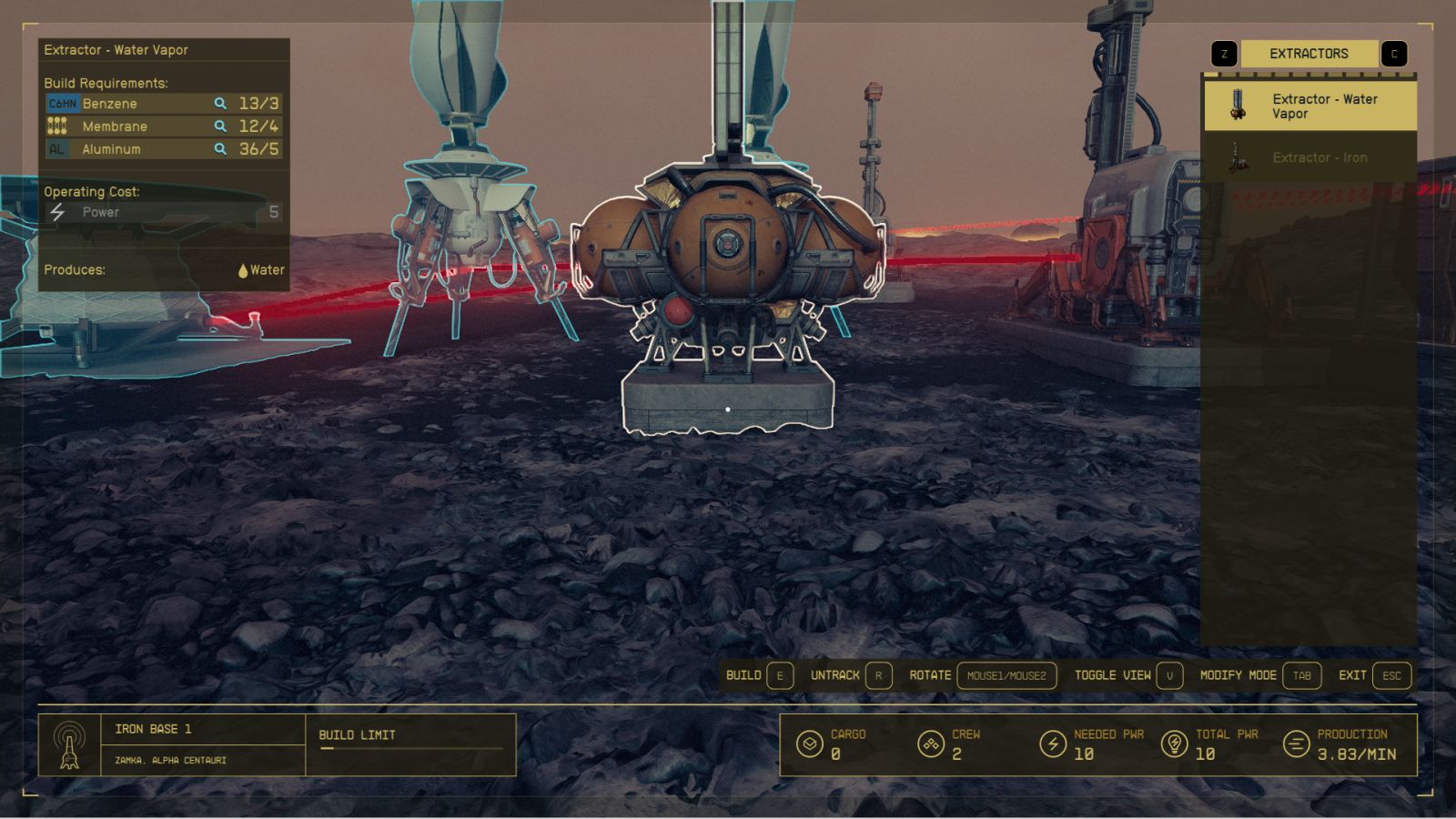Track Aluminum with its magnifier icon
Screen dimensions: 1456x819
click(220, 149)
